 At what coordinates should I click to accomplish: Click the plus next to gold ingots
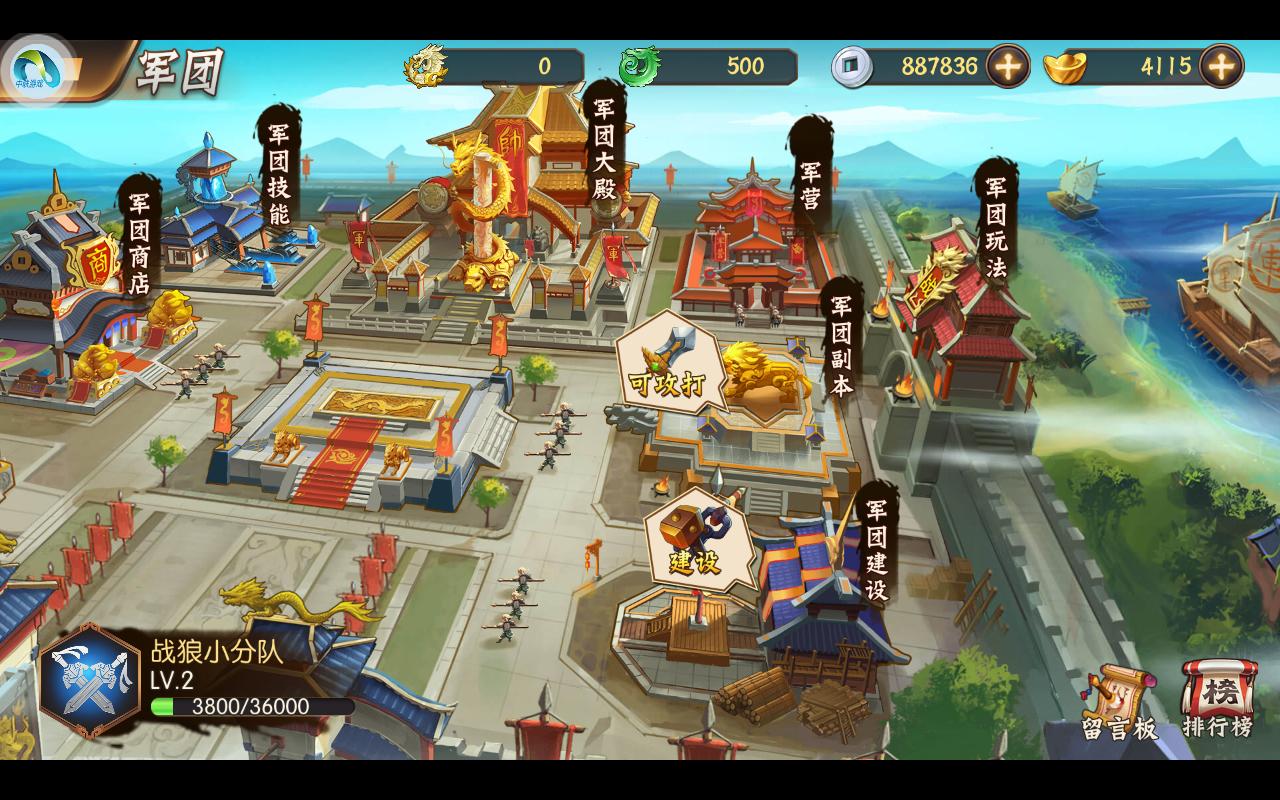(1218, 64)
